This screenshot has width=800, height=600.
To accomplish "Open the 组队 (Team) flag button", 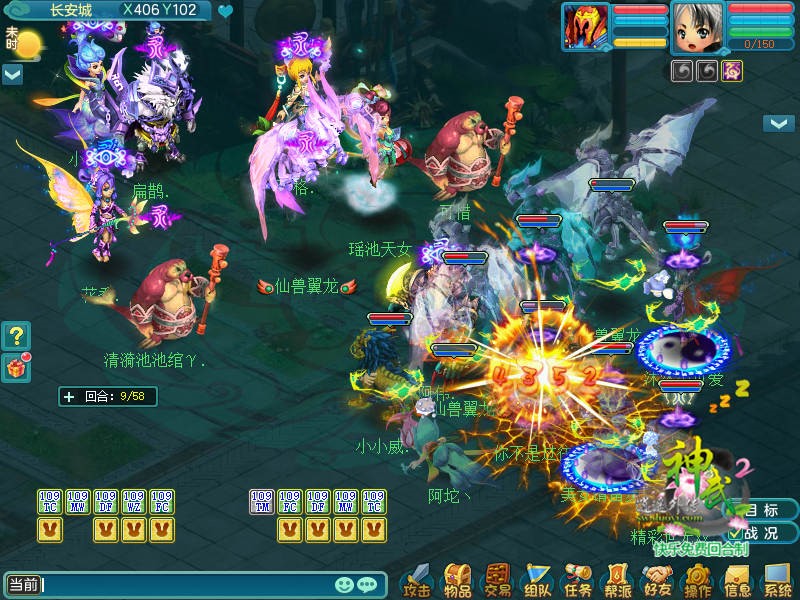I will [x=538, y=578].
